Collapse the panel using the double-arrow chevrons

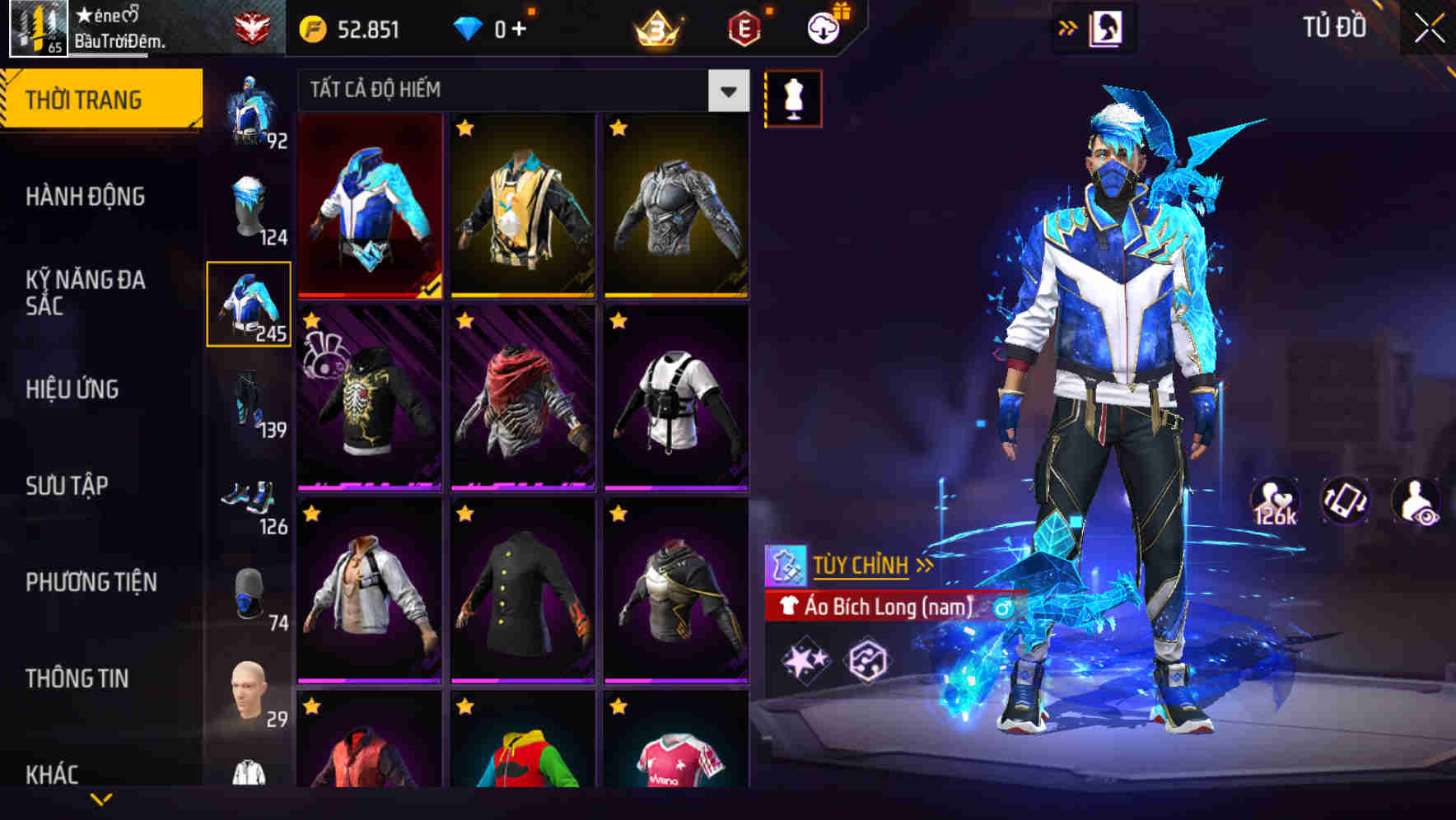[x=1066, y=26]
